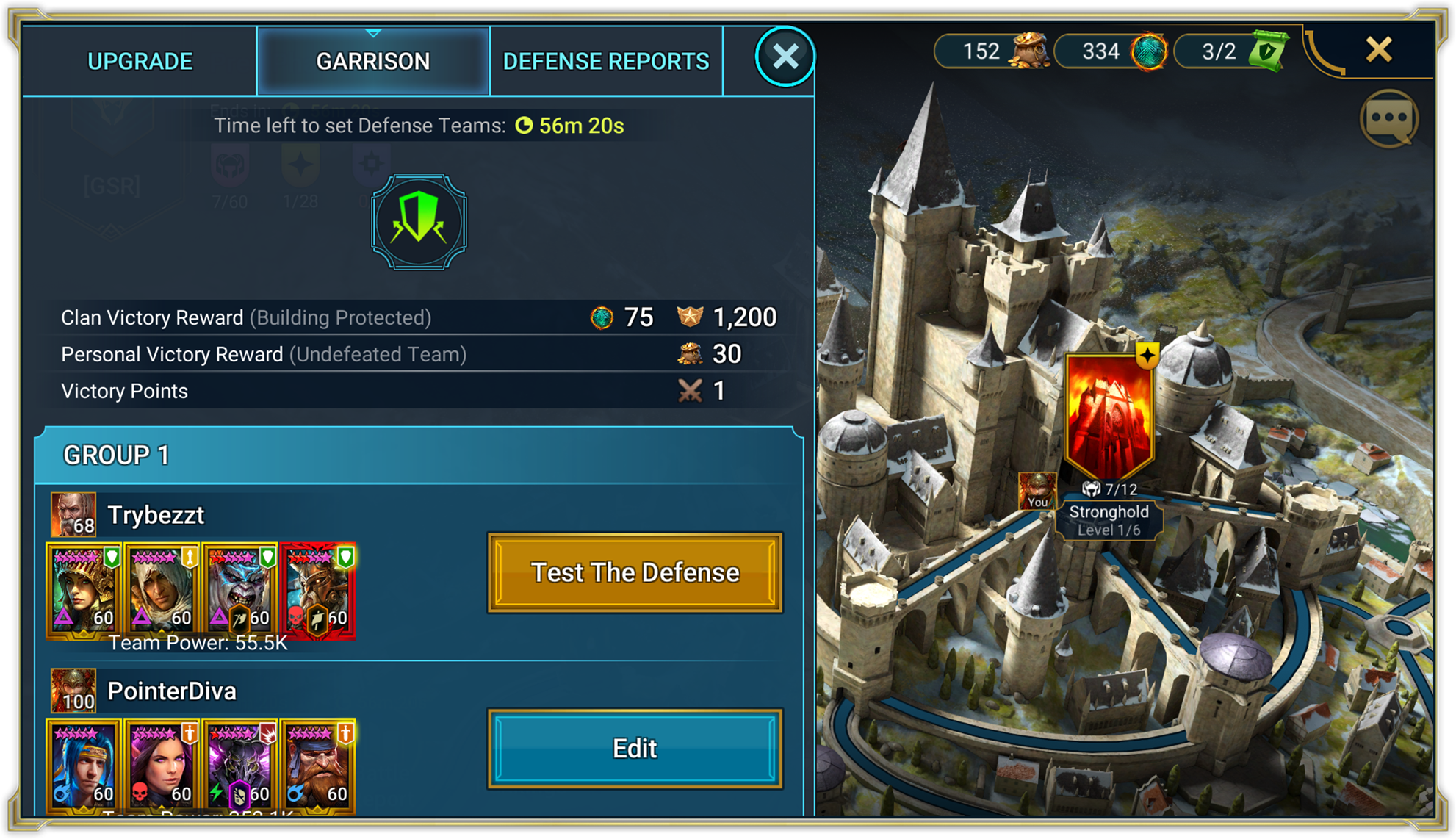
Task: Inspect PointerDiva's bearded dwarf champion portrait
Action: (317, 766)
